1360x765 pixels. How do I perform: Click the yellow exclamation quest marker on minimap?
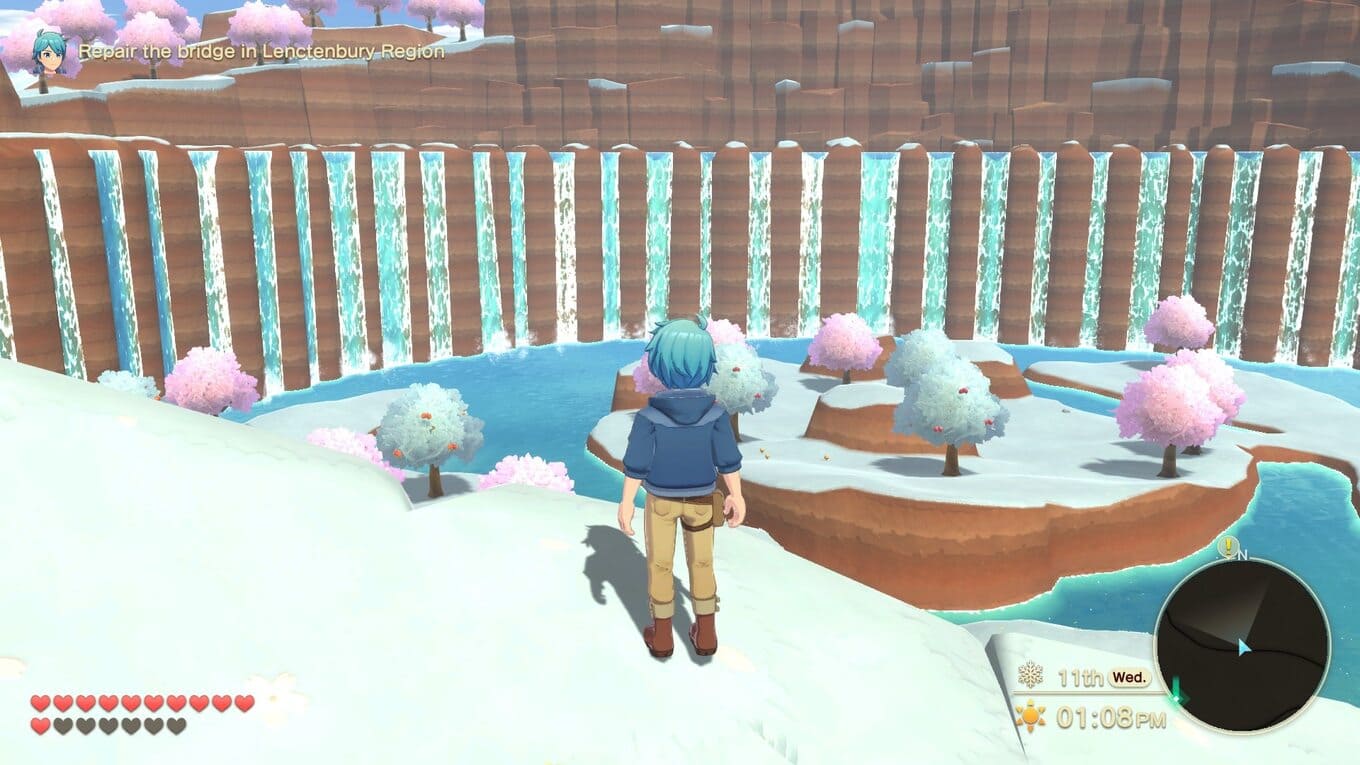pyautogui.click(x=1228, y=546)
